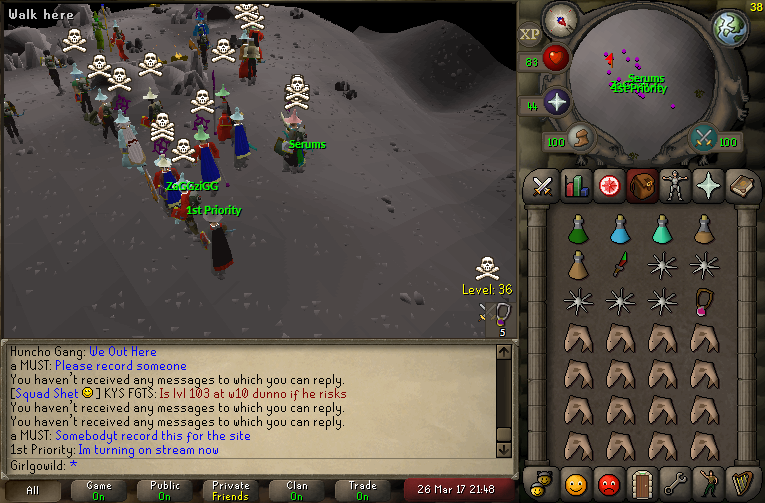Click the compass to face north
The image size is (765, 503).
[561, 19]
